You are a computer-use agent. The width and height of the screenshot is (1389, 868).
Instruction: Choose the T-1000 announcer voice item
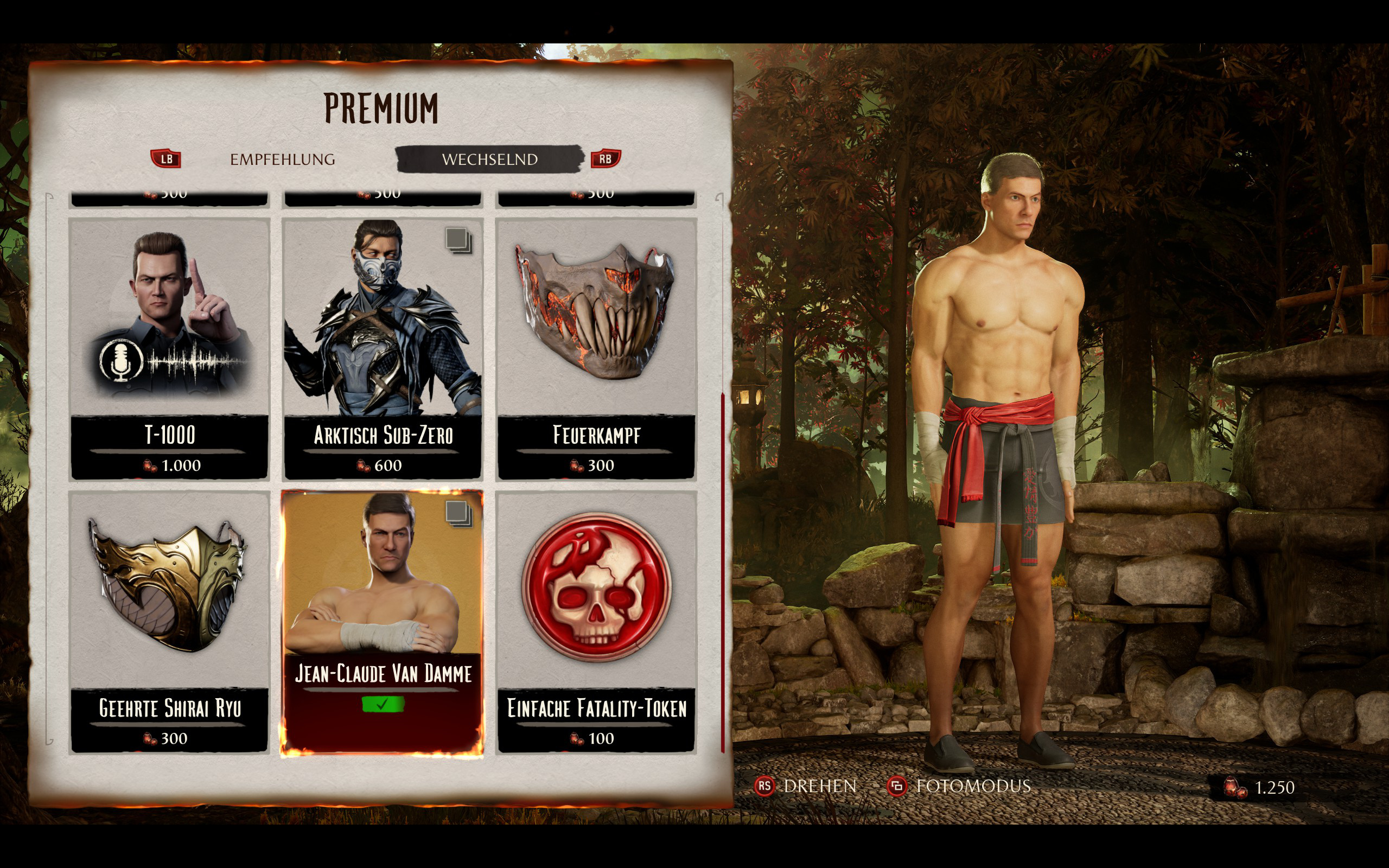pyautogui.click(x=169, y=348)
